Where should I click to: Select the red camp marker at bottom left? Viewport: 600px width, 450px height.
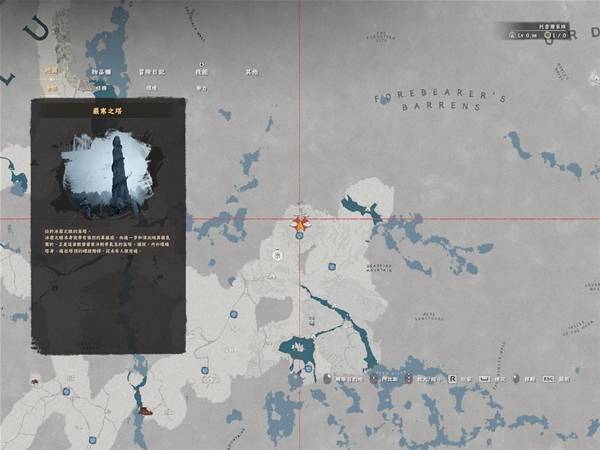tap(33, 381)
